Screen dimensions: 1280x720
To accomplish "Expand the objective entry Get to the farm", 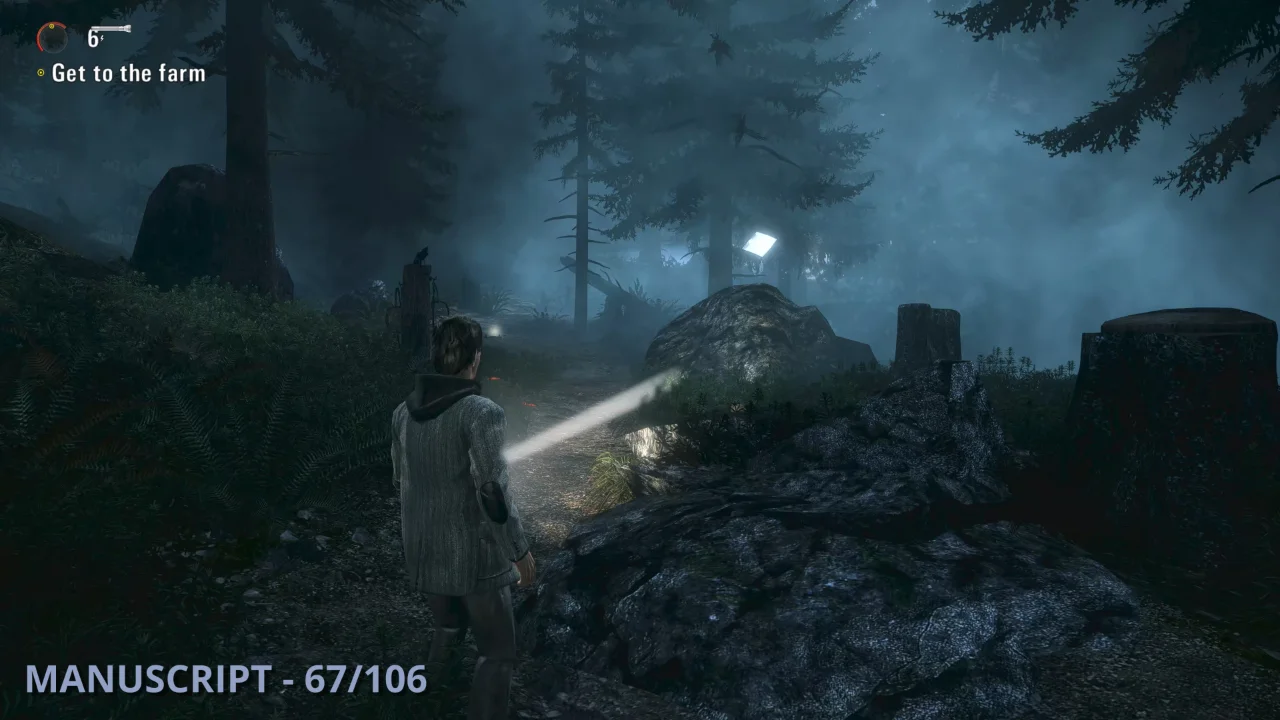I will (x=128, y=72).
